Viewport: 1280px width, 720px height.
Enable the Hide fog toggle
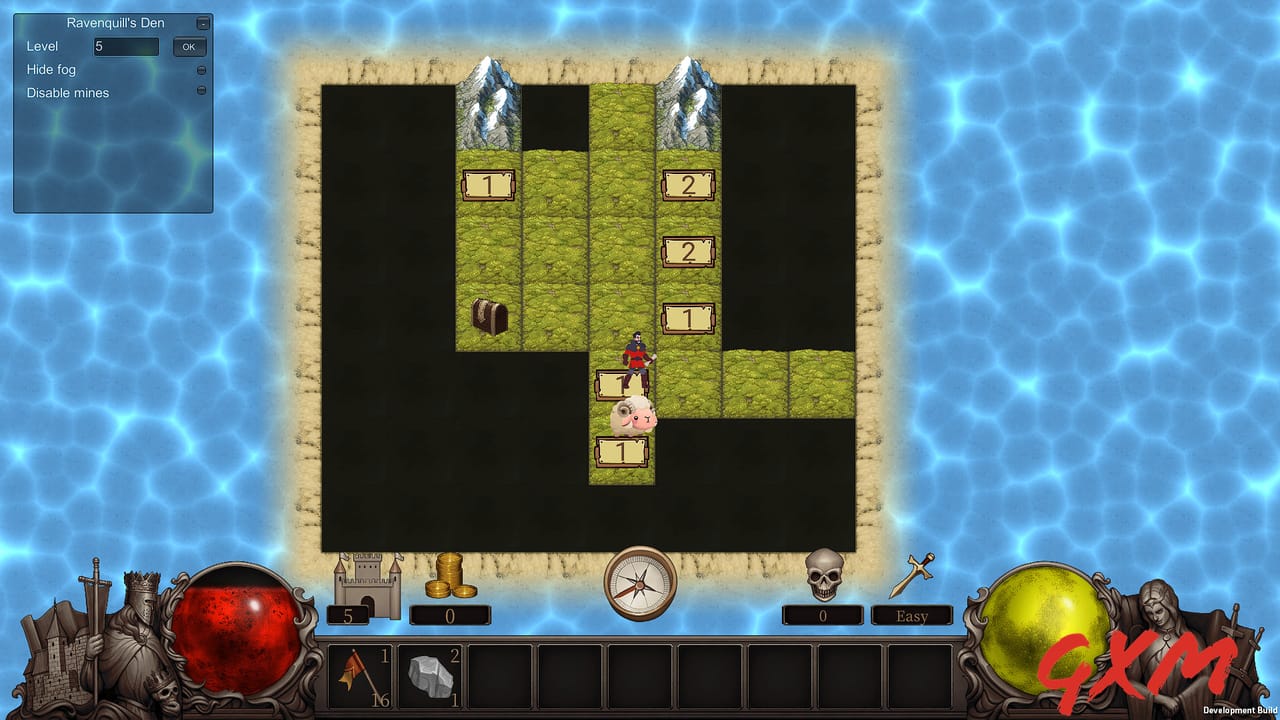(201, 69)
